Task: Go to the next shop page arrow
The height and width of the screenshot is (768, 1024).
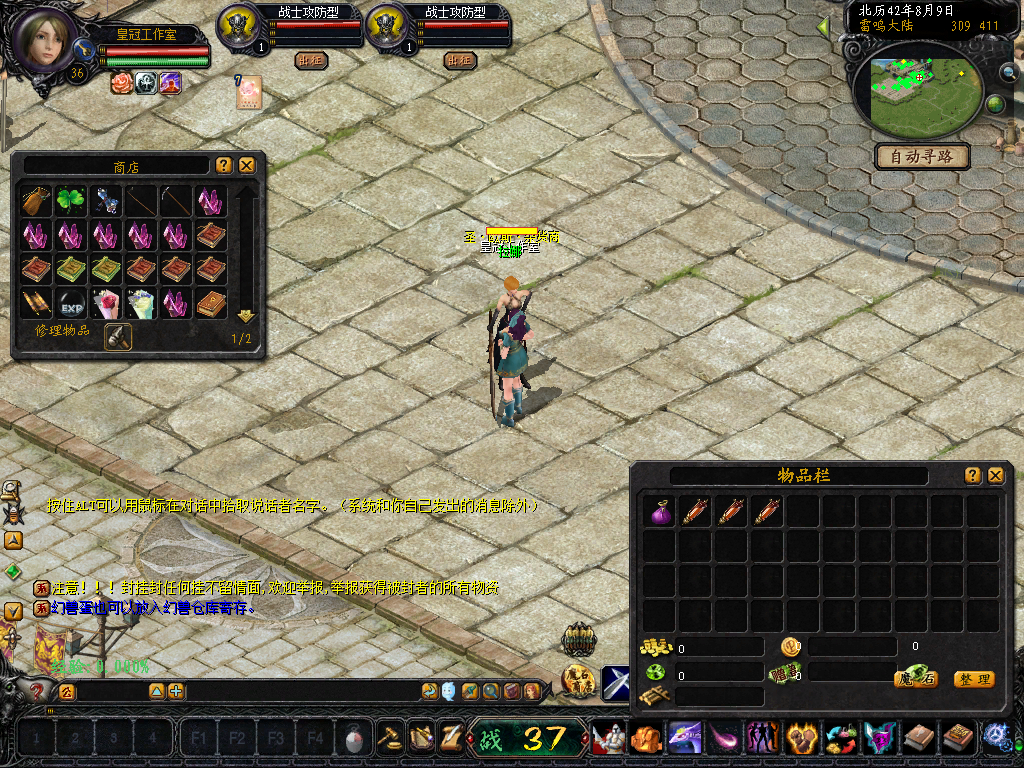Action: (x=245, y=316)
